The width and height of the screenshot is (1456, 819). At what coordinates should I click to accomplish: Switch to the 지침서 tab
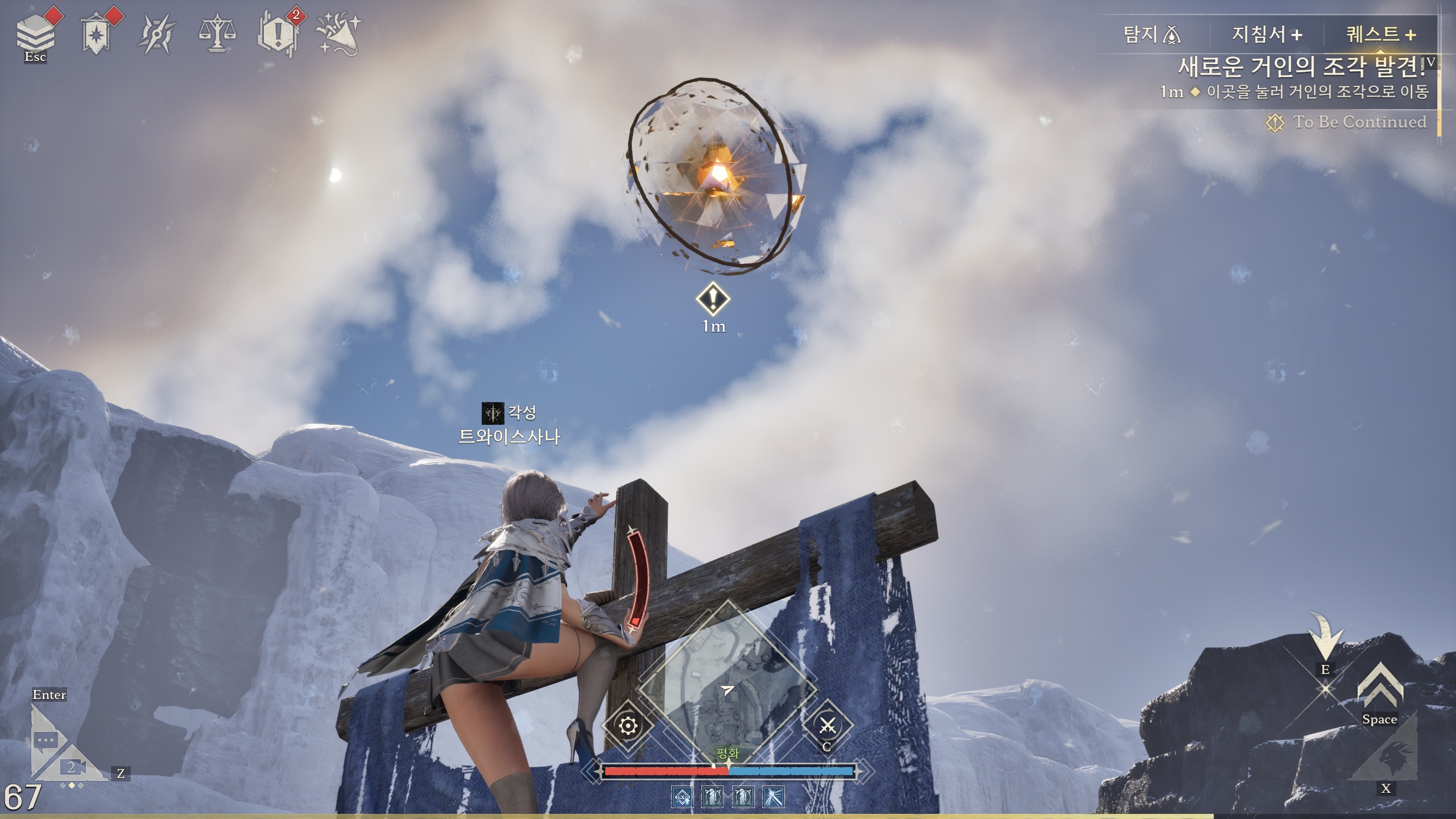pyautogui.click(x=1267, y=35)
